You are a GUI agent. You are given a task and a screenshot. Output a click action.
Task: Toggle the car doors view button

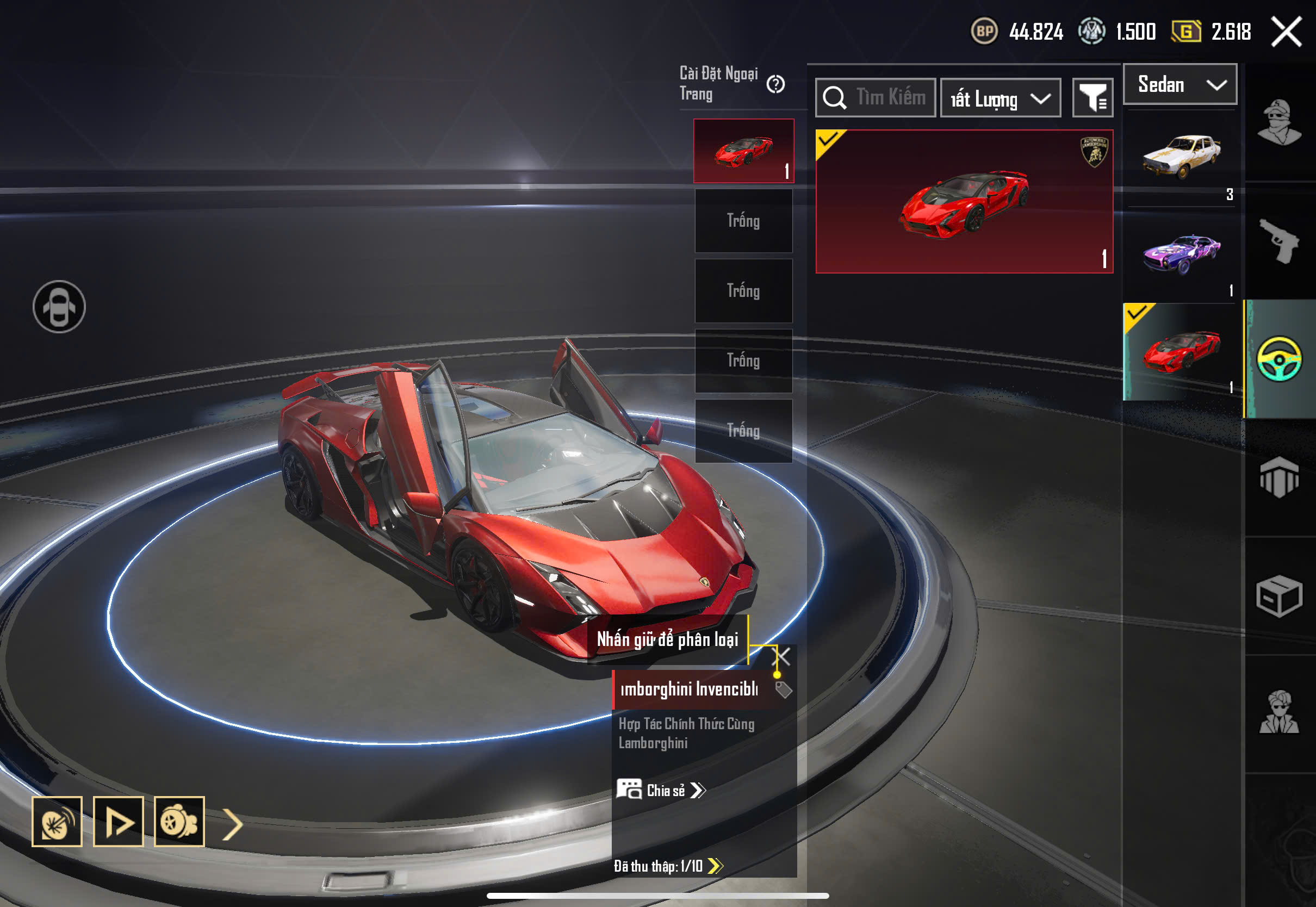[59, 307]
